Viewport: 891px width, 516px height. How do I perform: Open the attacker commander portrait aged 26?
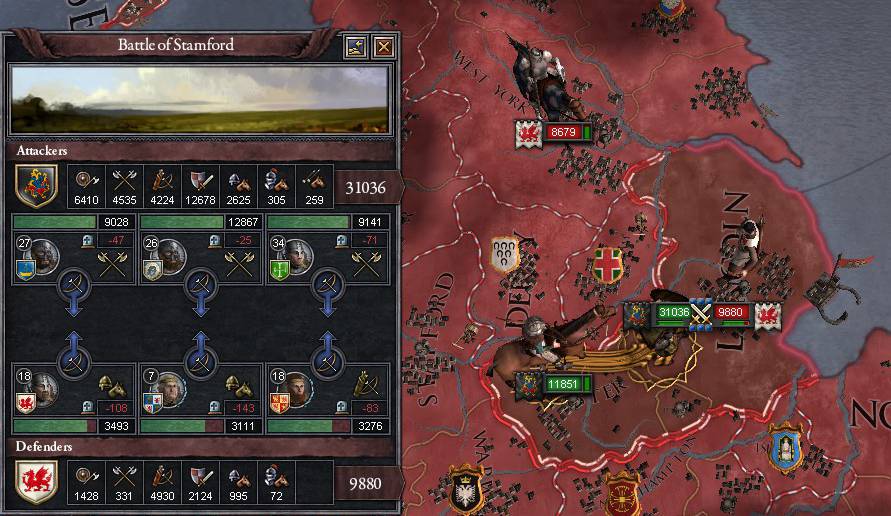coord(171,258)
